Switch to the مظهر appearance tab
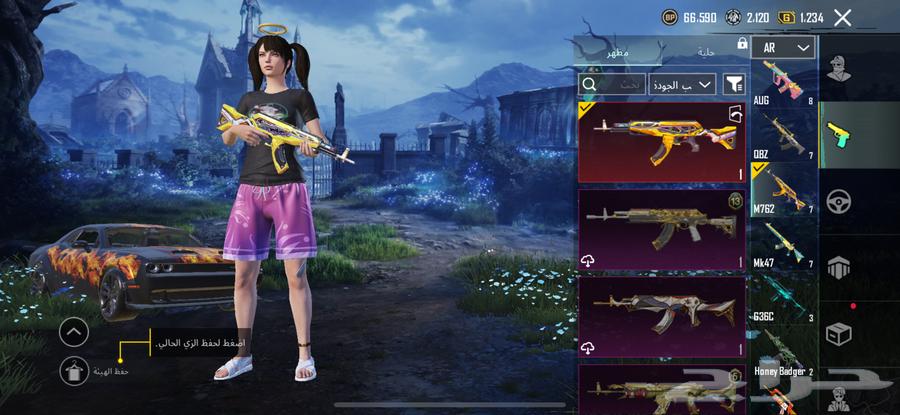900x415 pixels. coord(618,51)
